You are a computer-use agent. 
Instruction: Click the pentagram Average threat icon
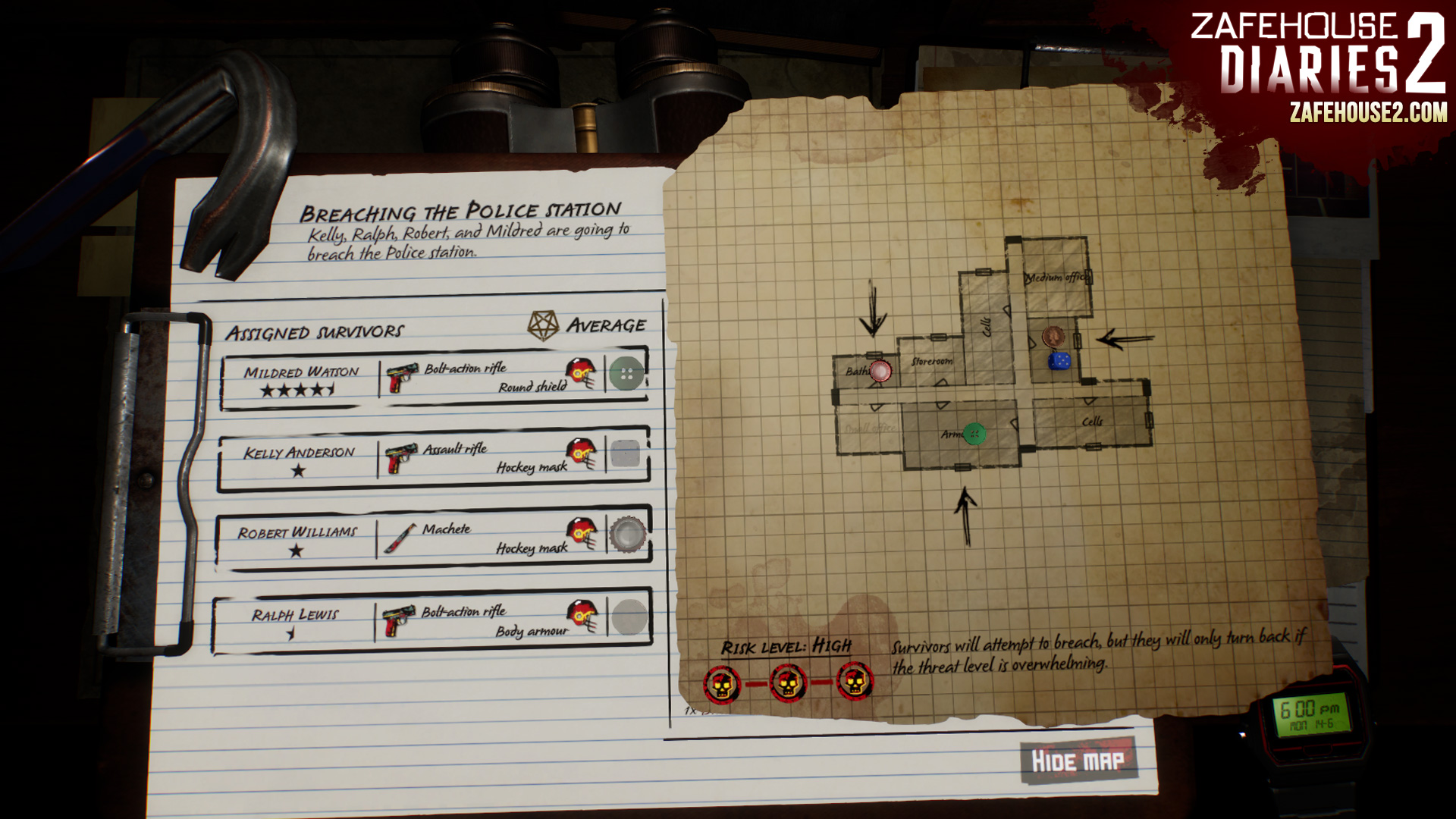tap(543, 325)
